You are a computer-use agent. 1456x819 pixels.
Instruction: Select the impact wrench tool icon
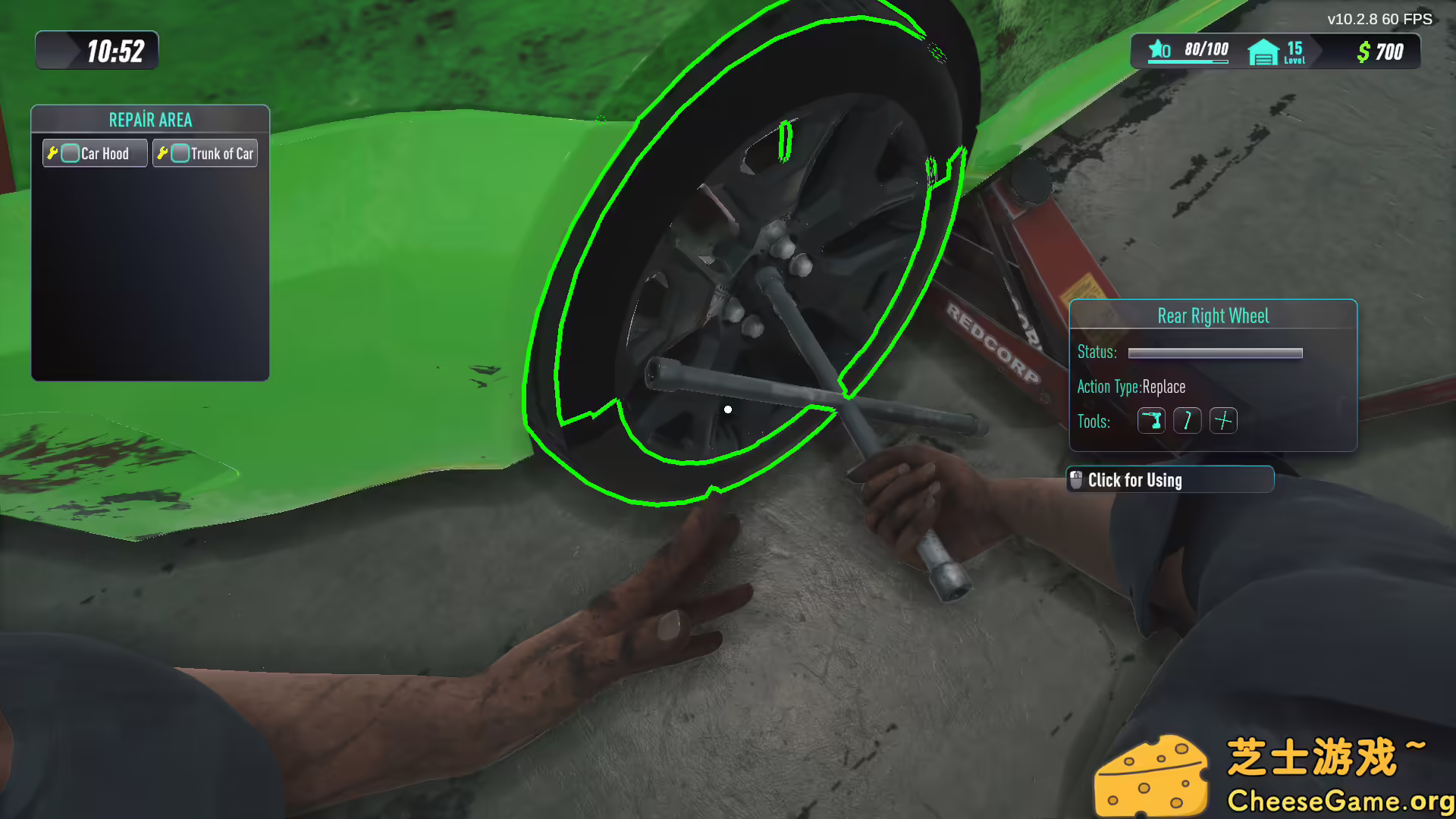tap(1151, 421)
